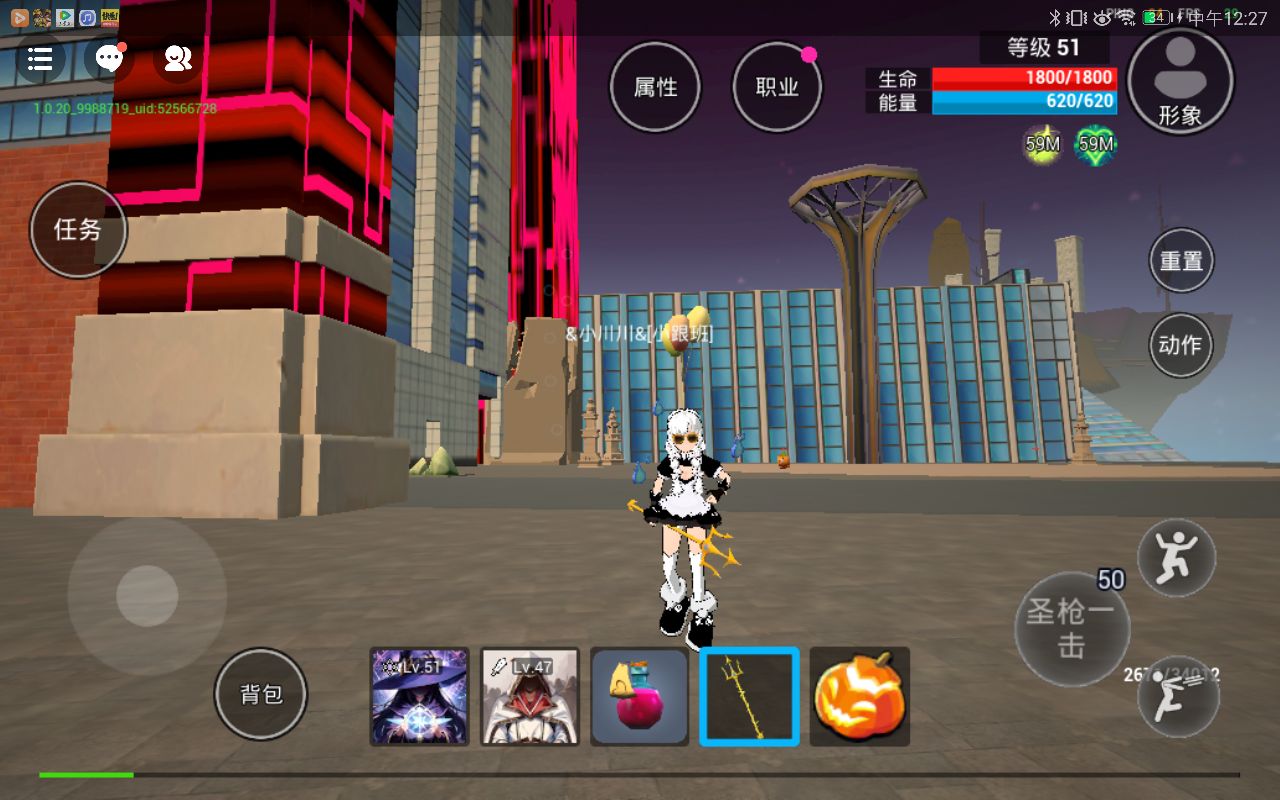Tap the jump action button
This screenshot has height=800, width=1280.
click(x=1177, y=557)
